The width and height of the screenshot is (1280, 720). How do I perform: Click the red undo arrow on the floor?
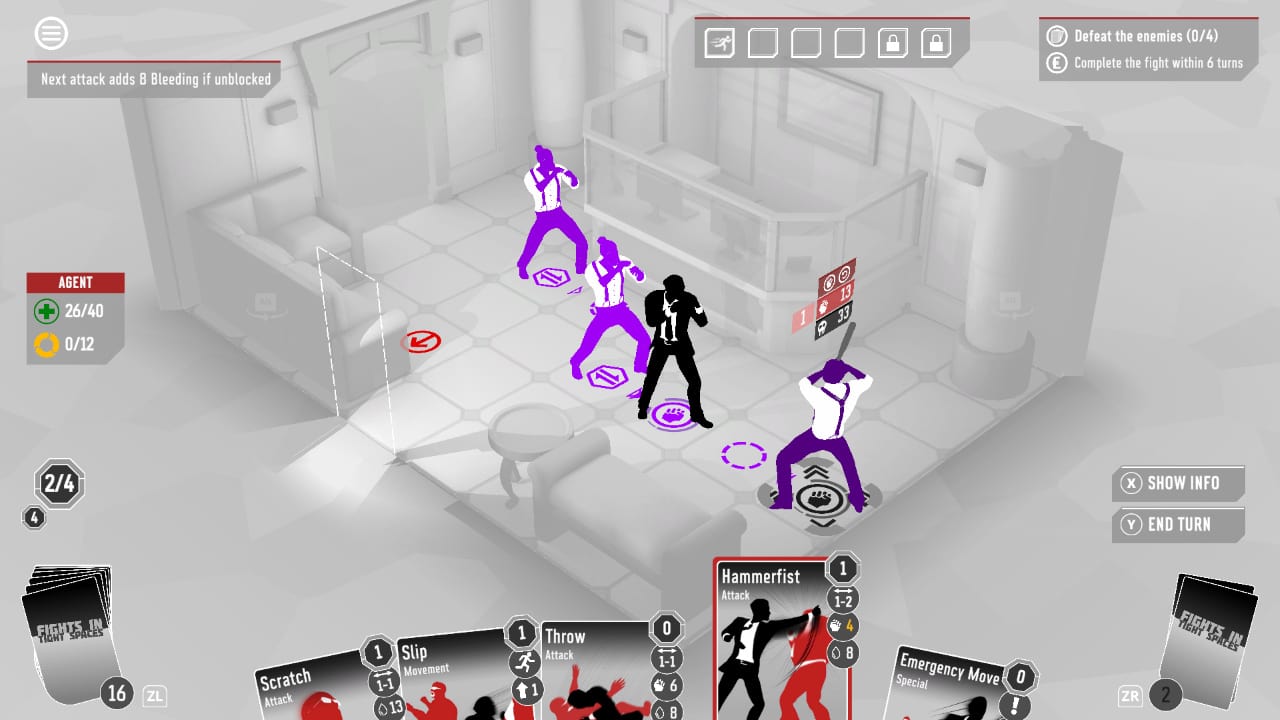pyautogui.click(x=424, y=341)
